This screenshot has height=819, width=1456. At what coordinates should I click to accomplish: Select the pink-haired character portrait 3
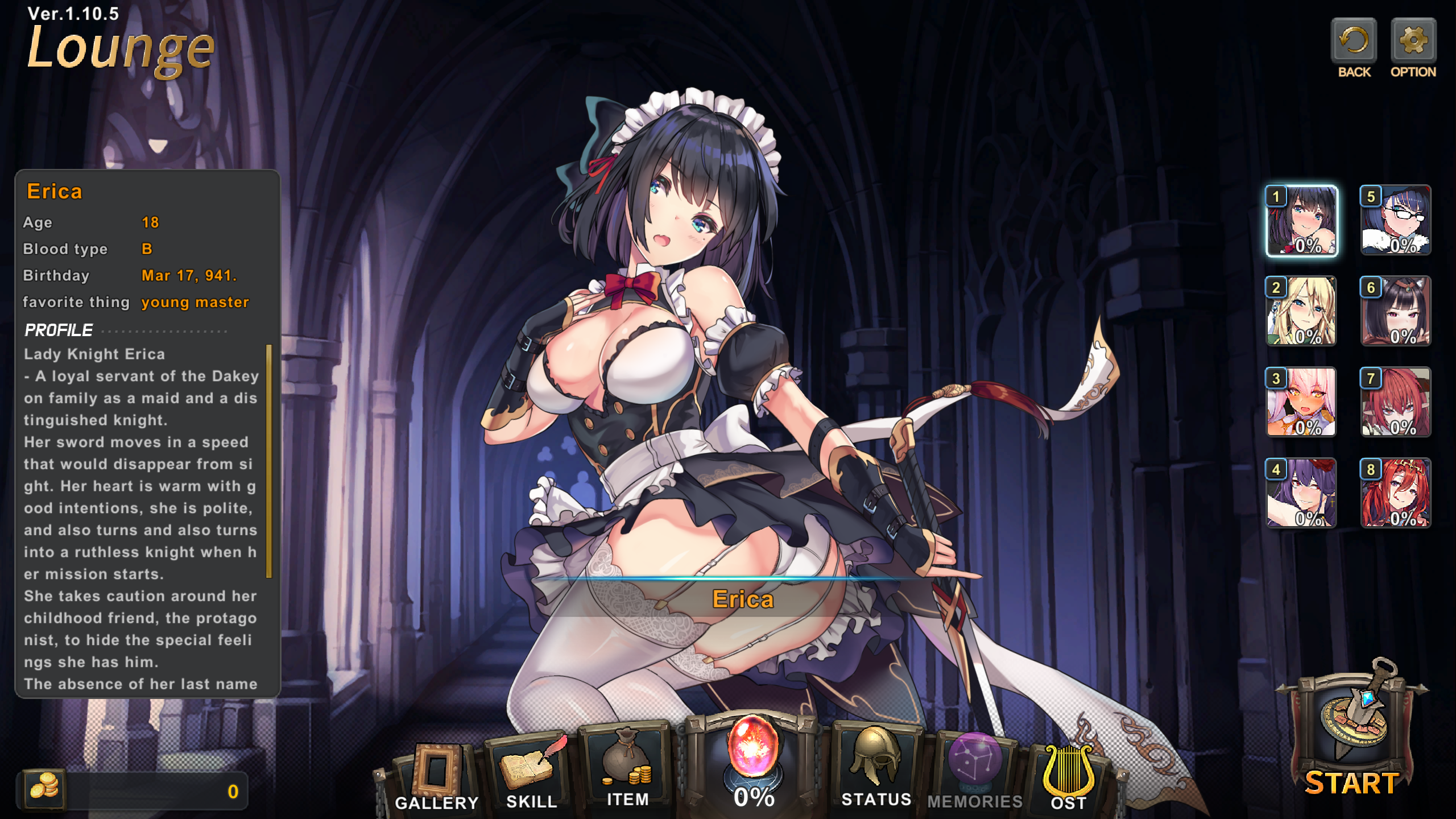click(1302, 402)
